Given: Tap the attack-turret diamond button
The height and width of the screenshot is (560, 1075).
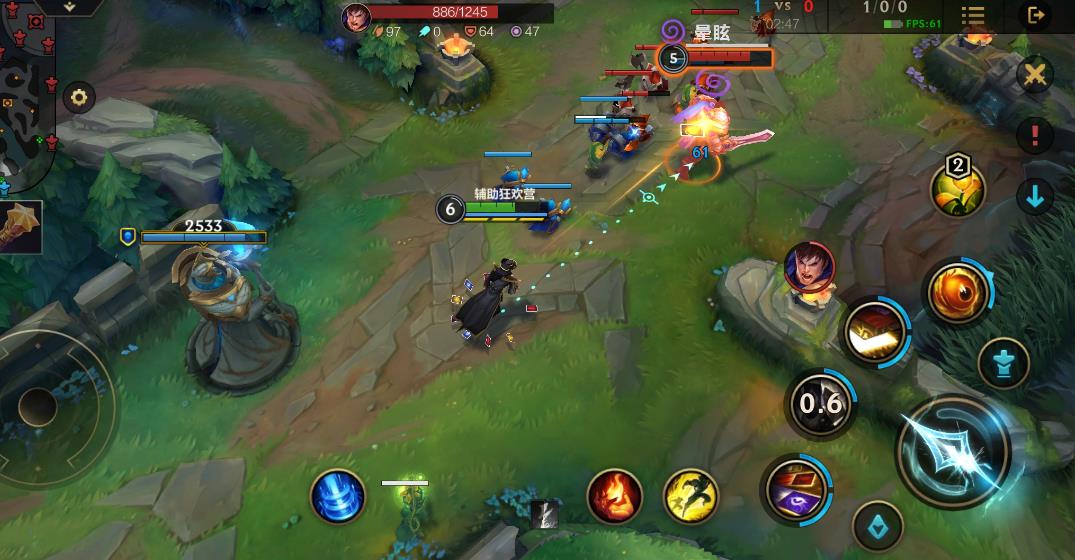Looking at the screenshot, I should [x=878, y=525].
